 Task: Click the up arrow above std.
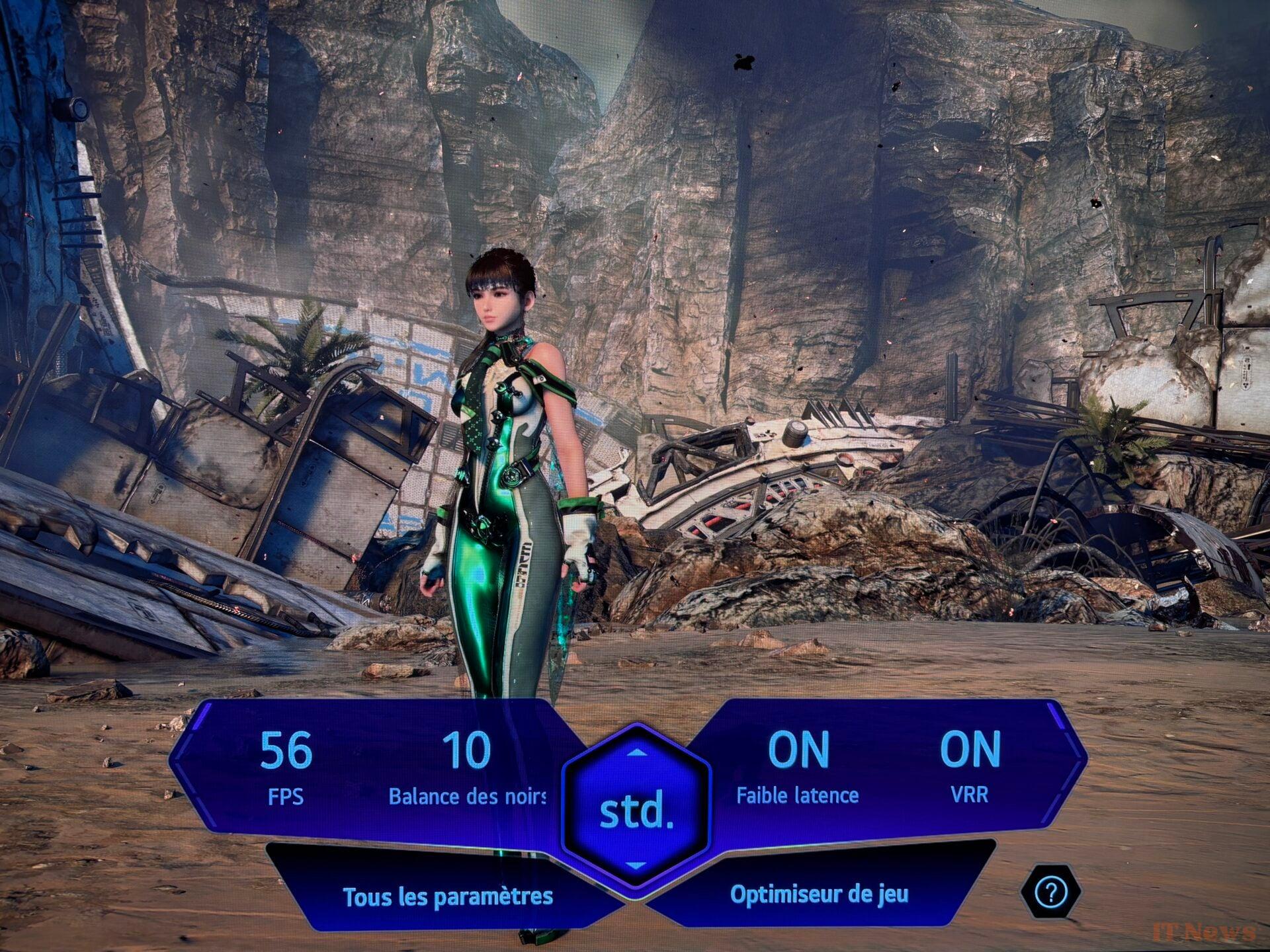click(x=636, y=752)
